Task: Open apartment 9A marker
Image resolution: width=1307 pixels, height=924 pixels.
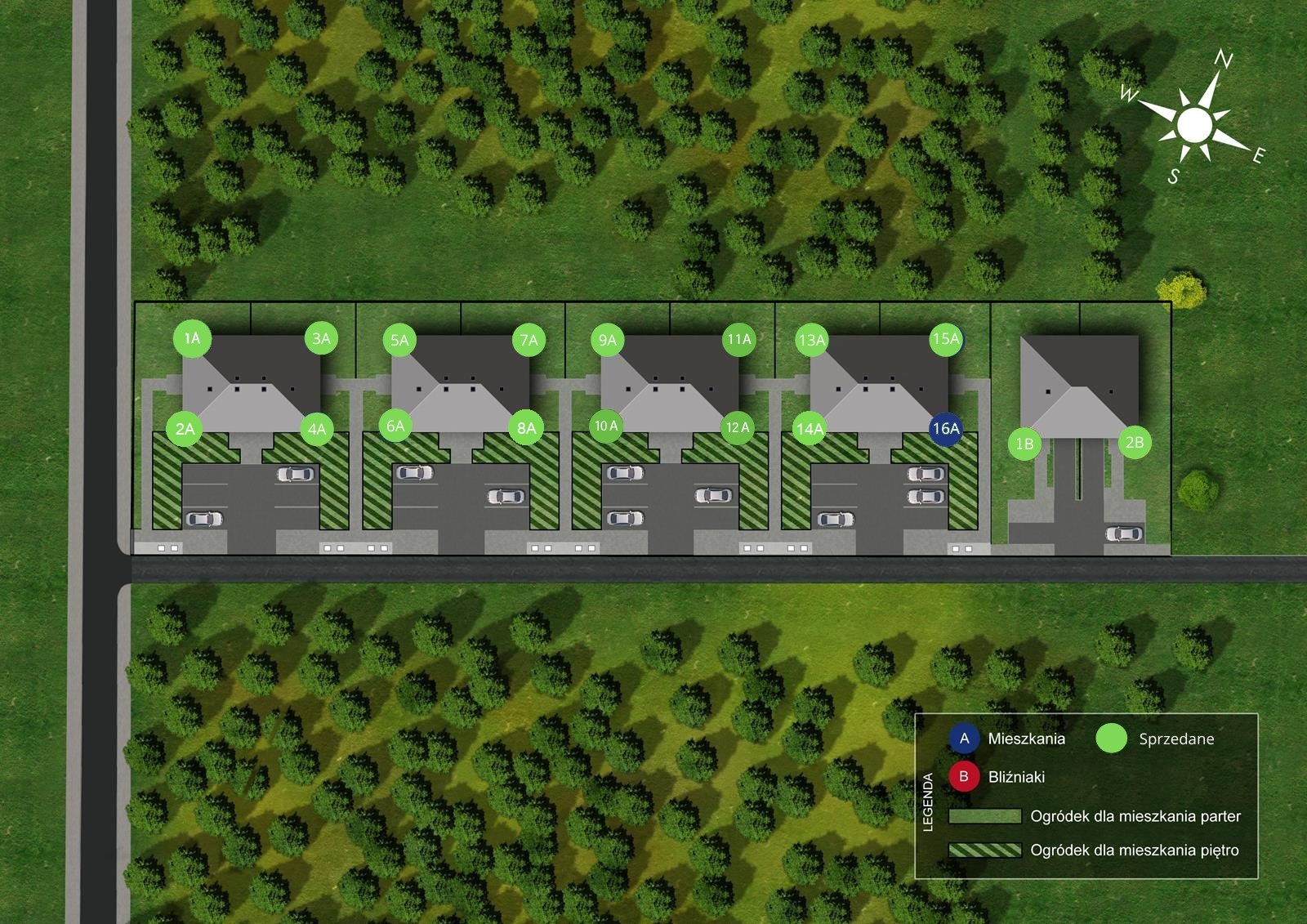Action: pos(607,340)
